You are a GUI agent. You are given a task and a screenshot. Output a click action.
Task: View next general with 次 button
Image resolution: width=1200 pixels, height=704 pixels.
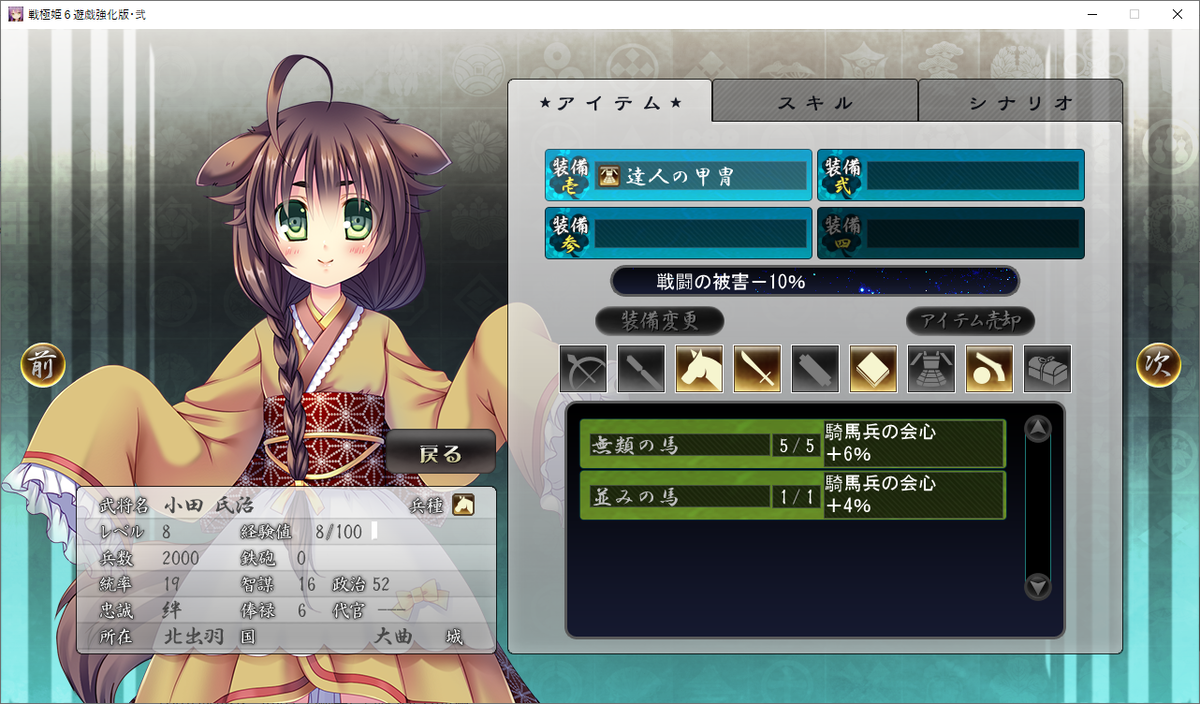coord(1158,366)
